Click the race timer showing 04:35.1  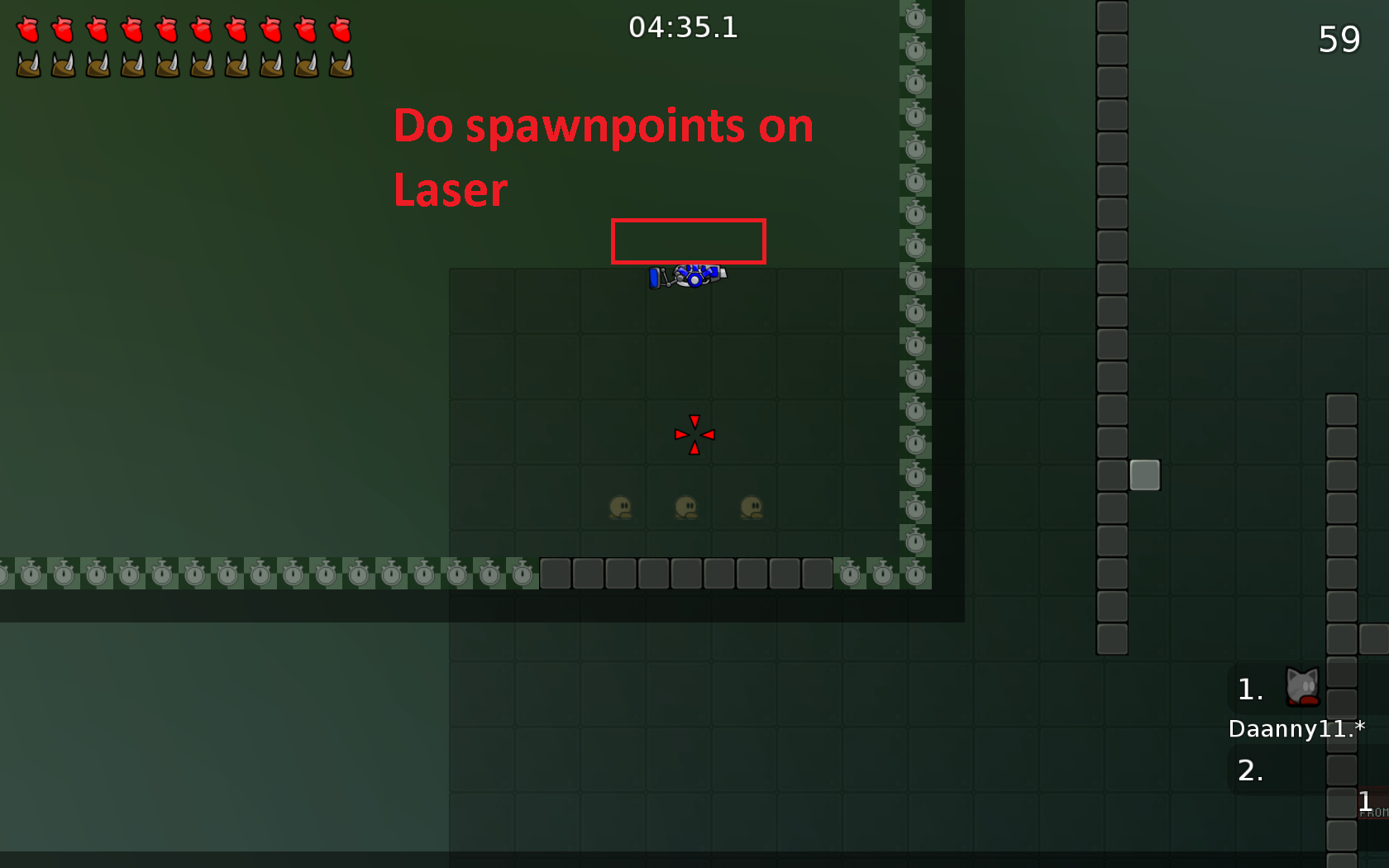click(685, 27)
